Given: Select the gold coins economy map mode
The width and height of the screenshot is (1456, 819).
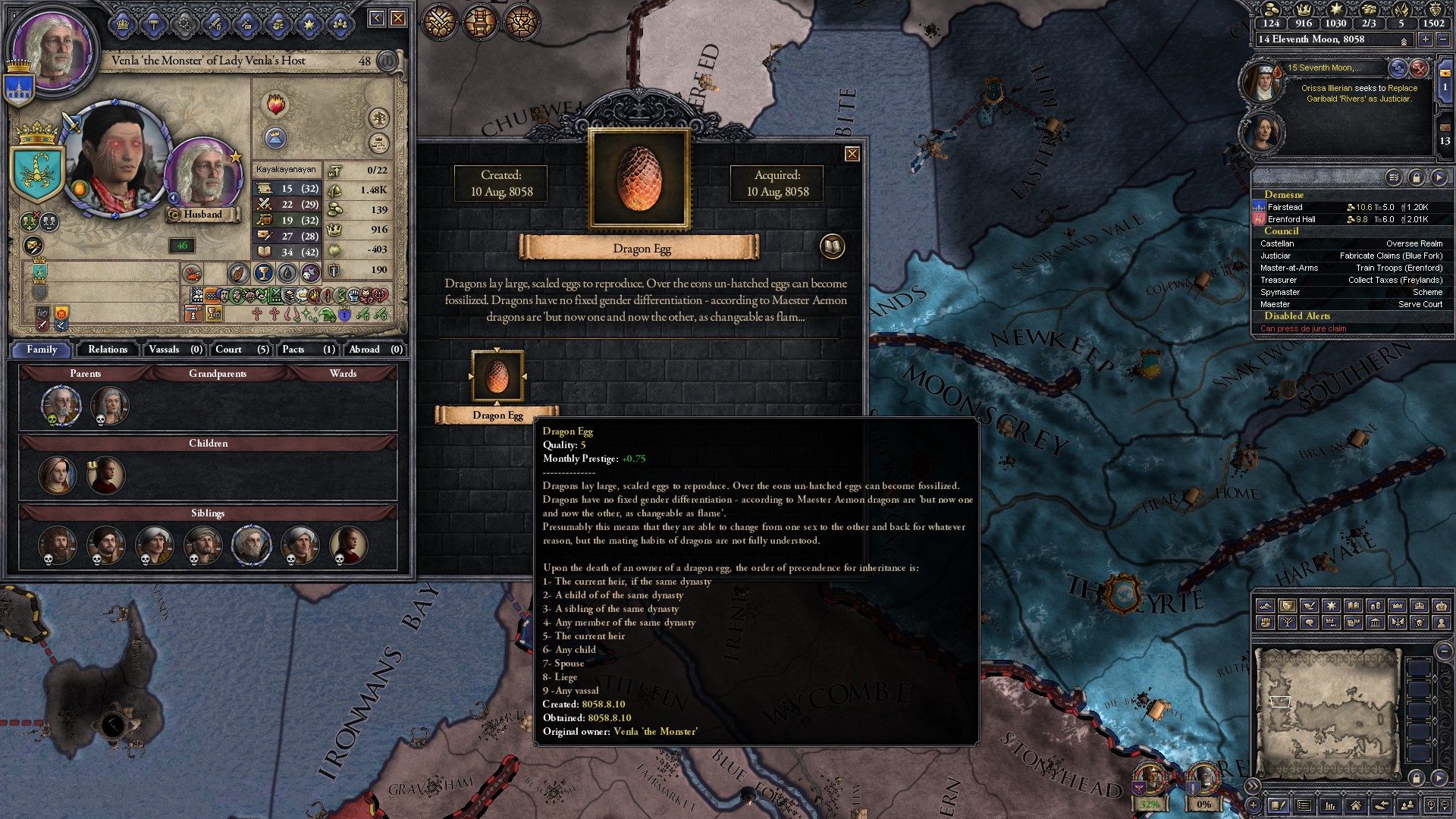Looking at the screenshot, I should coord(1376,605).
